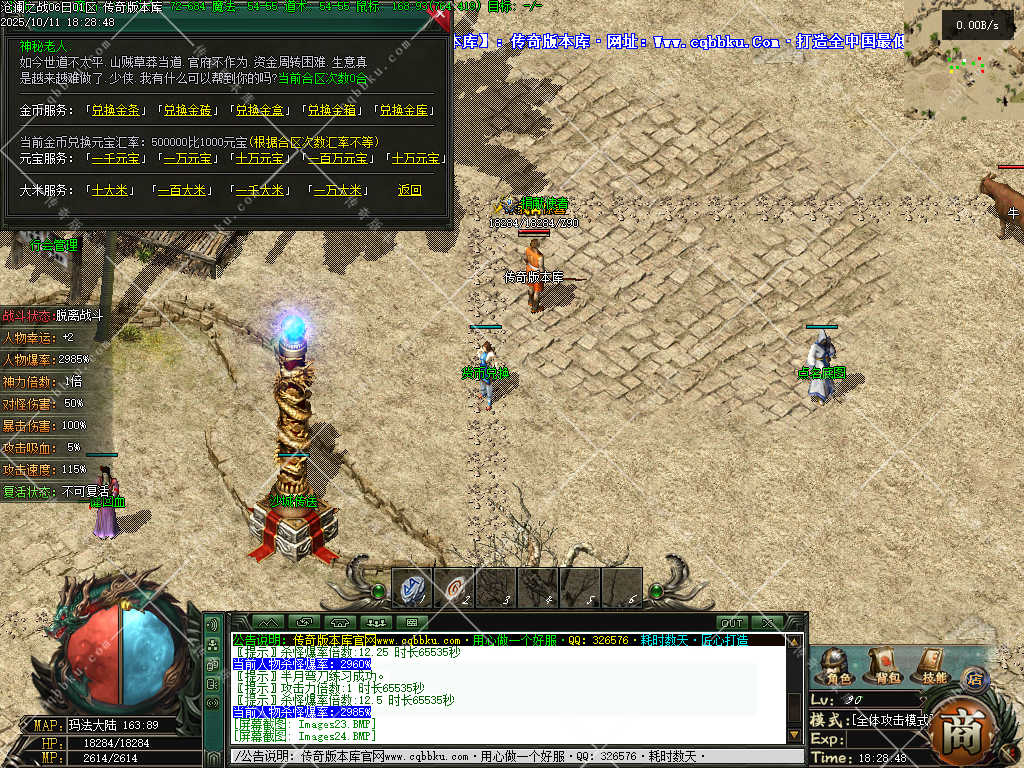
Task: Choose the 兑换金箱 exchange option
Action: click(332, 110)
